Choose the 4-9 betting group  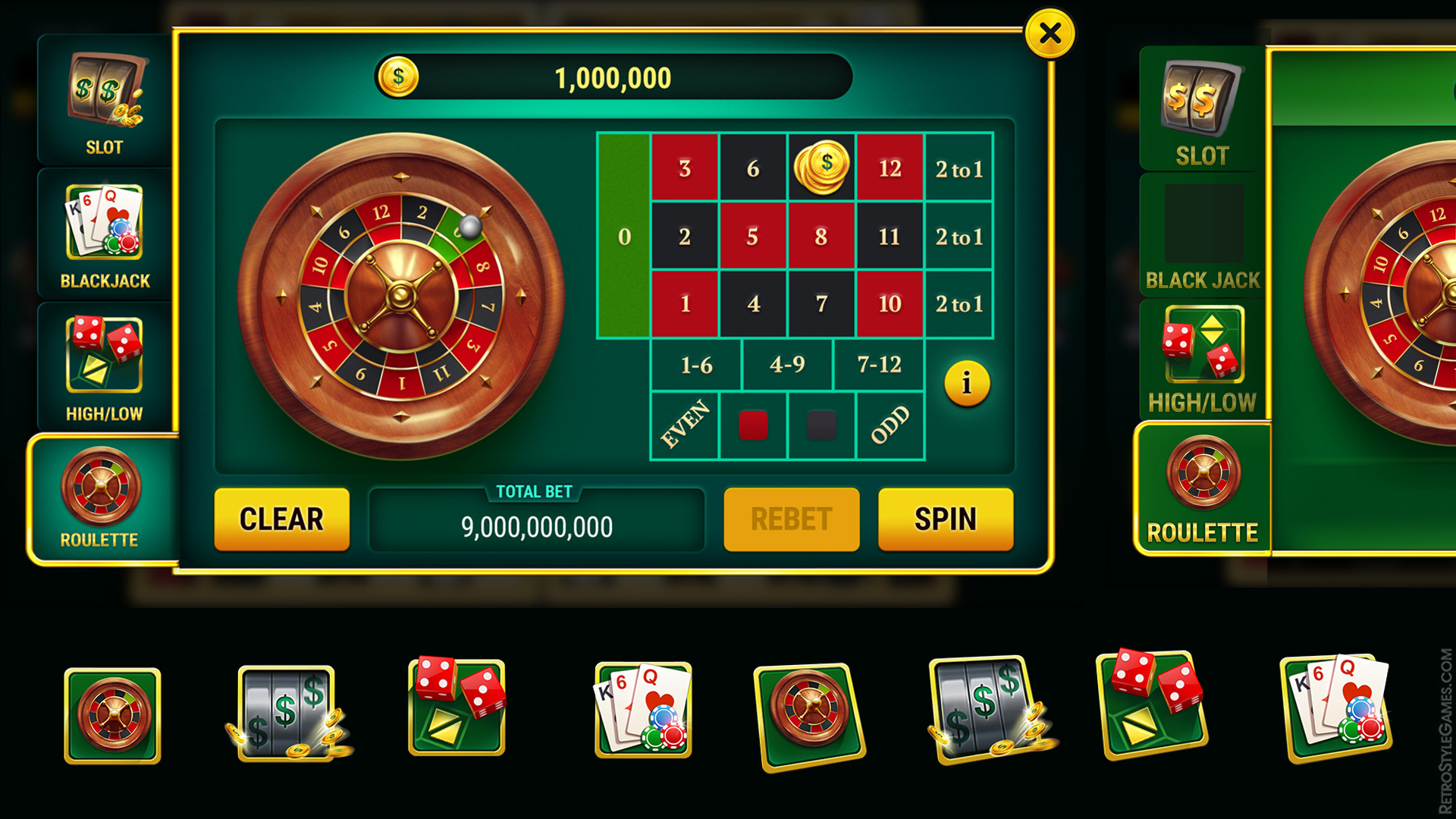(789, 365)
